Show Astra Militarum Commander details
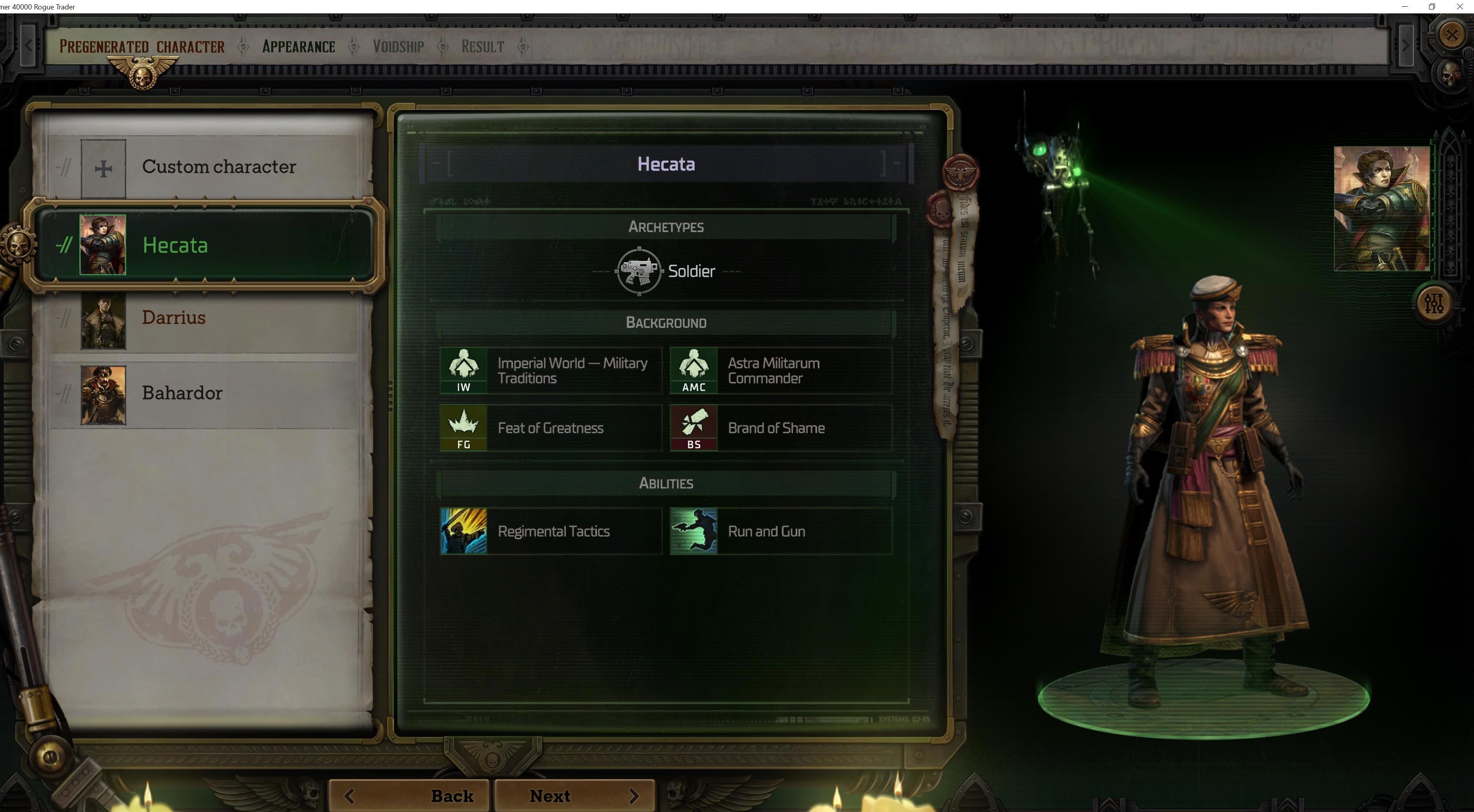The image size is (1474, 812). pos(781,371)
